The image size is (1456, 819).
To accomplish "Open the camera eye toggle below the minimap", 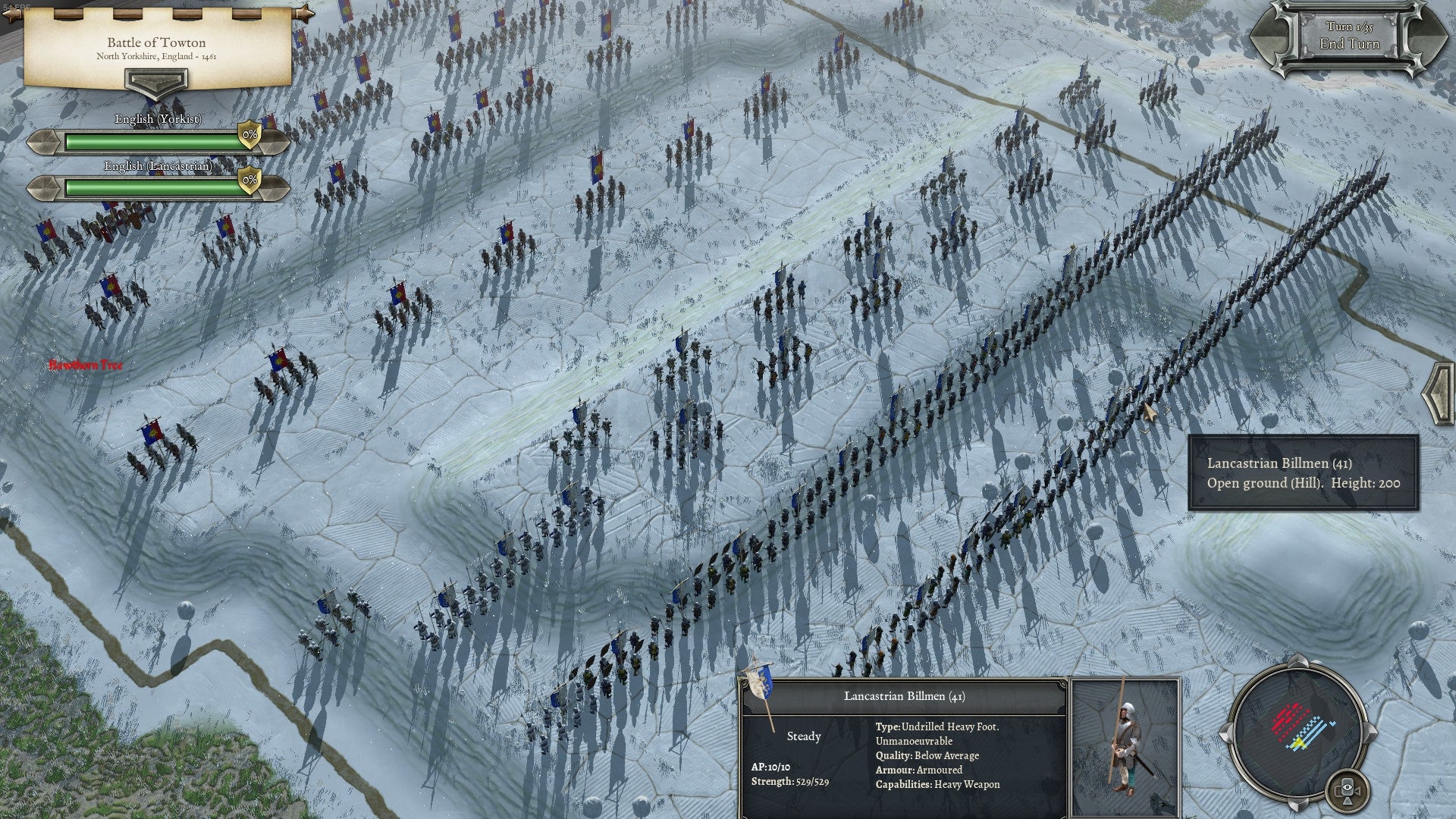I will 1348,789.
